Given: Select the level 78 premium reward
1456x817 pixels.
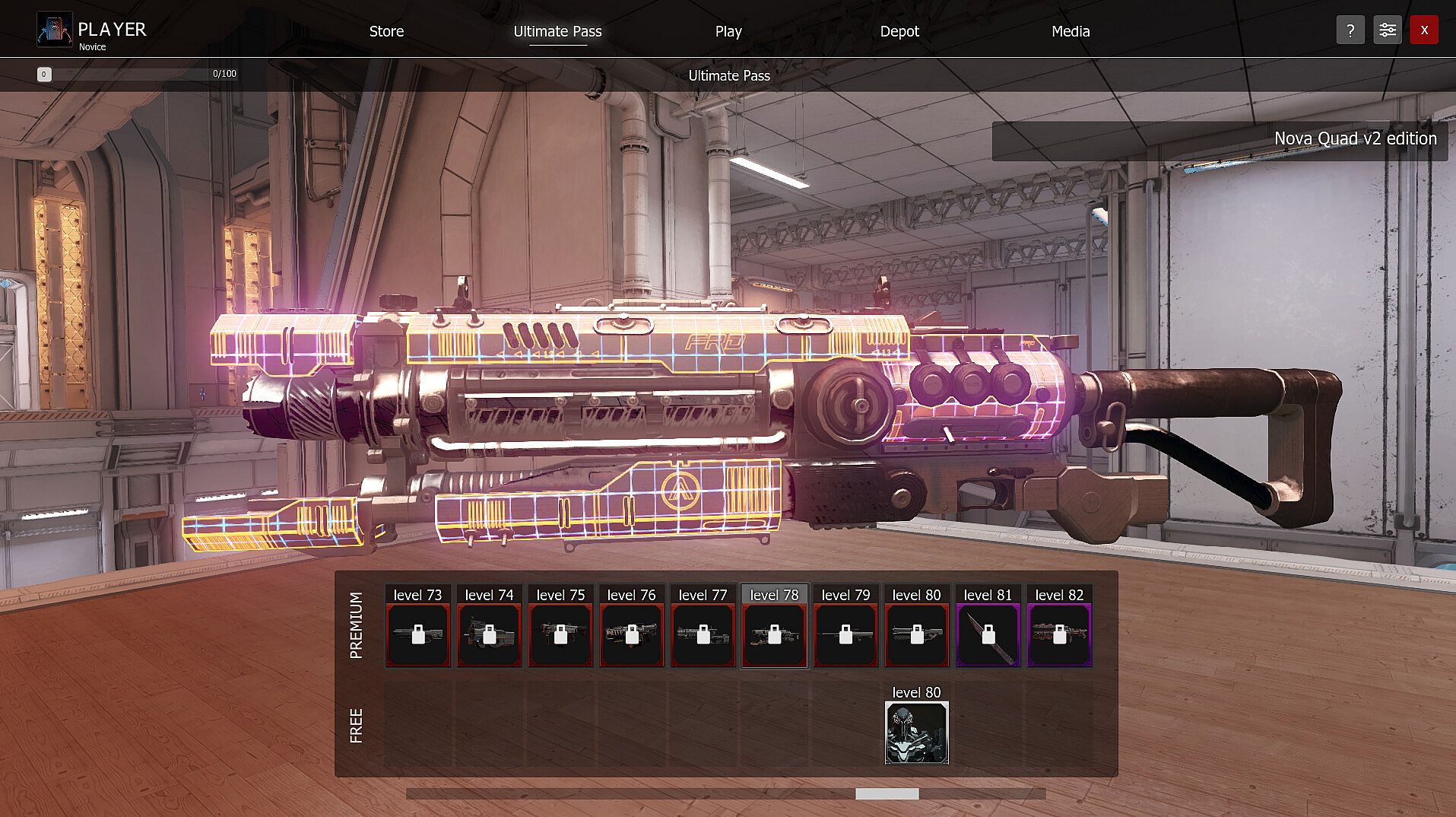Looking at the screenshot, I should (x=774, y=634).
